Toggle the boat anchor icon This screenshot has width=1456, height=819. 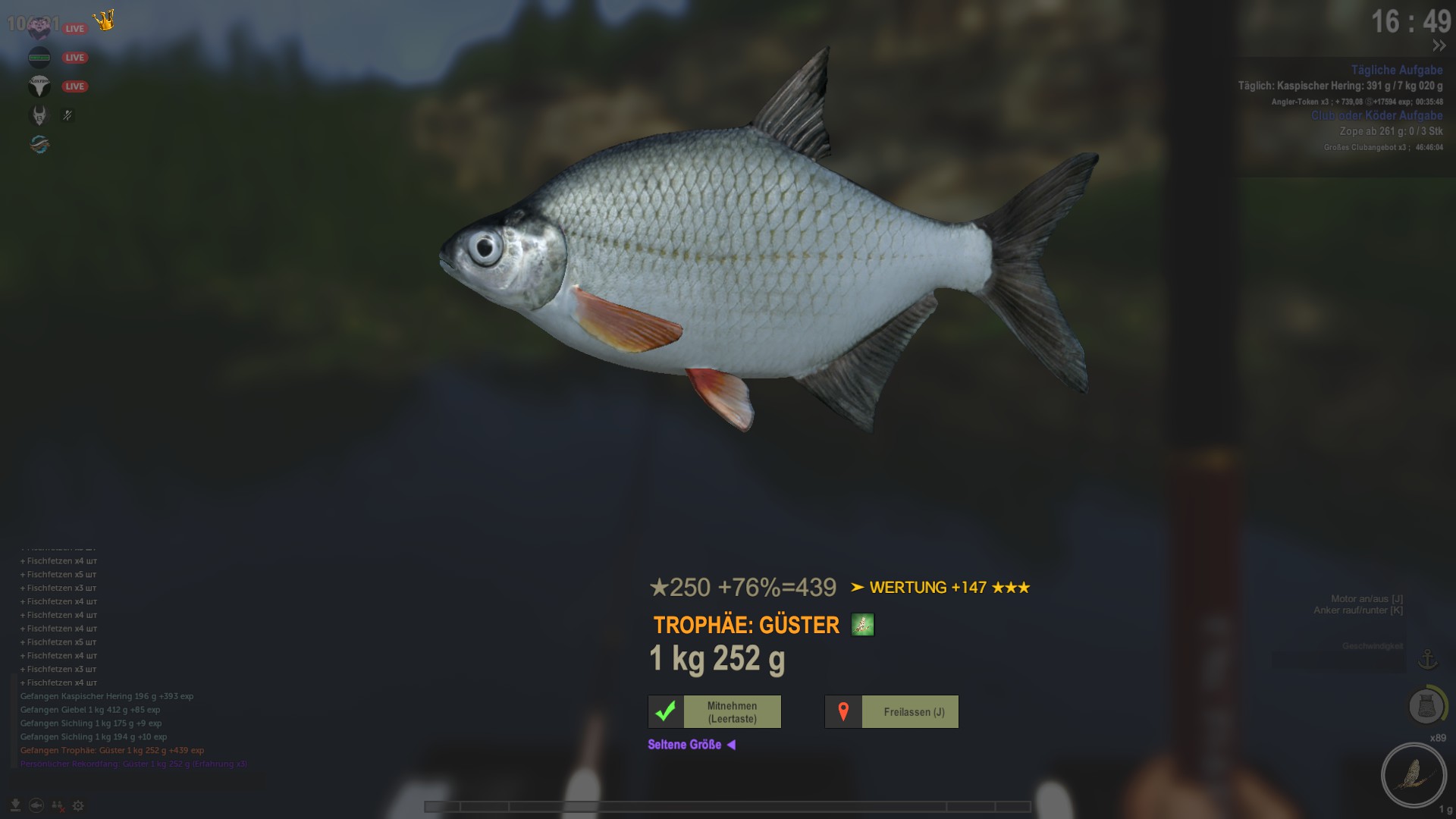coord(1428,659)
